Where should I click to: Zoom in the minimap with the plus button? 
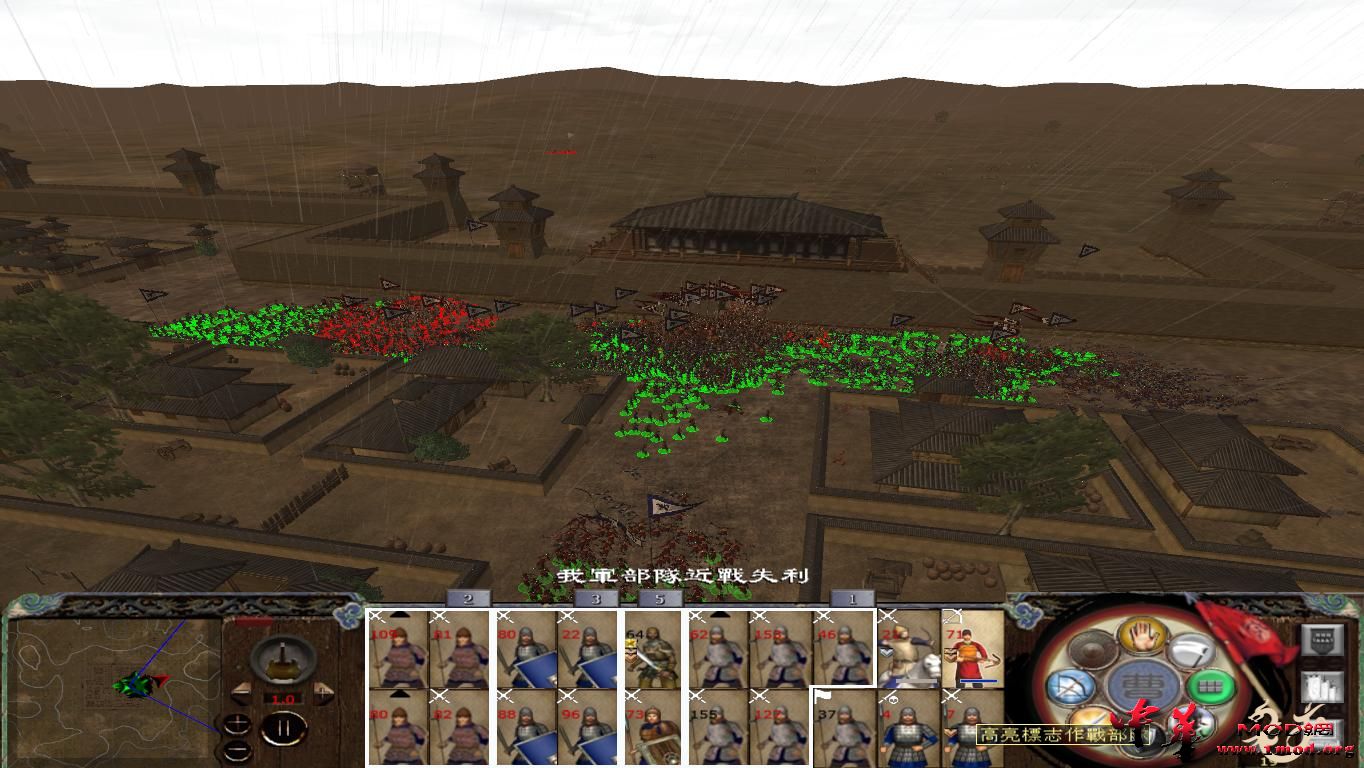coord(237,725)
